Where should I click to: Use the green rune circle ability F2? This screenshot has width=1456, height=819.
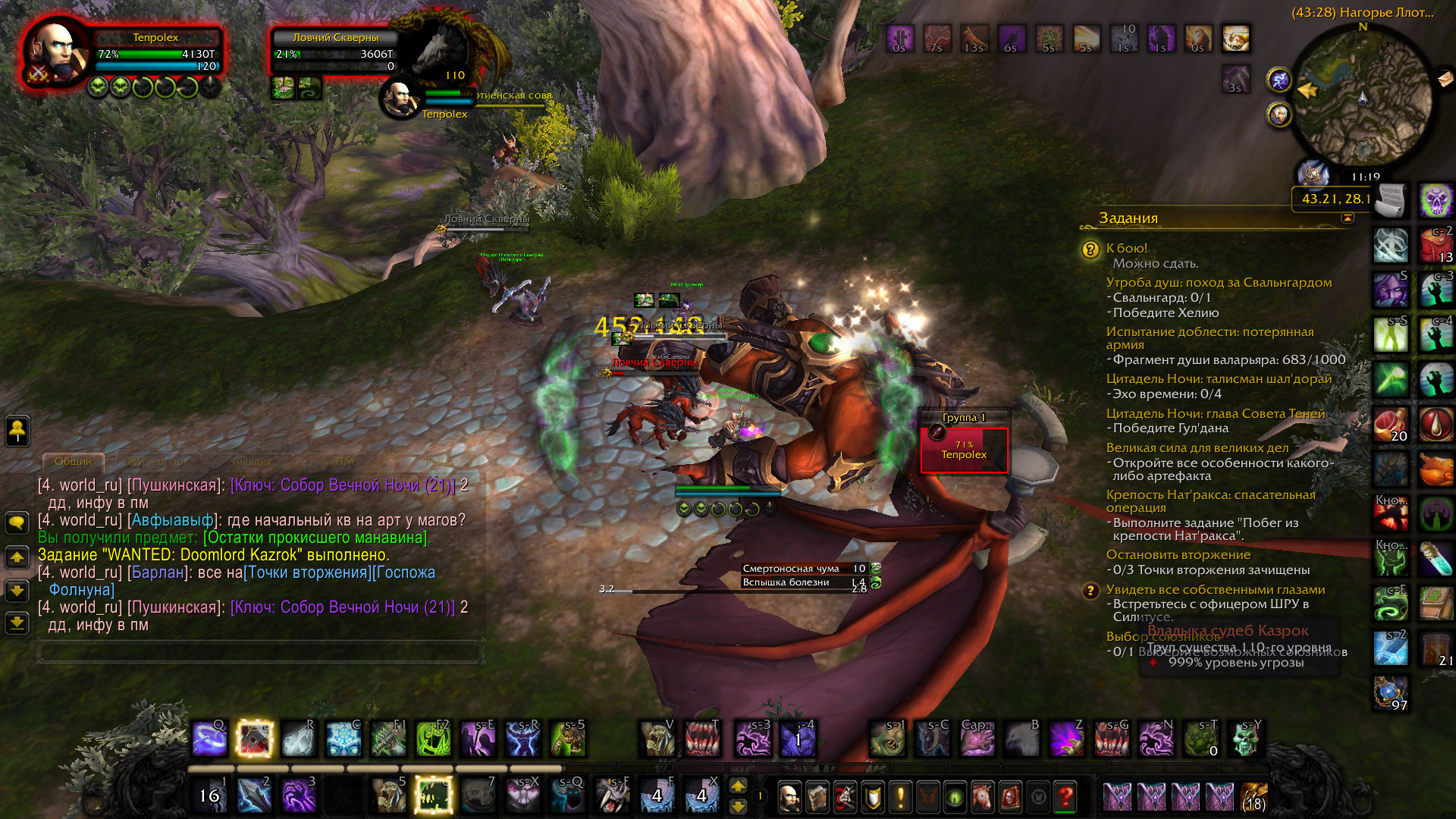433,739
